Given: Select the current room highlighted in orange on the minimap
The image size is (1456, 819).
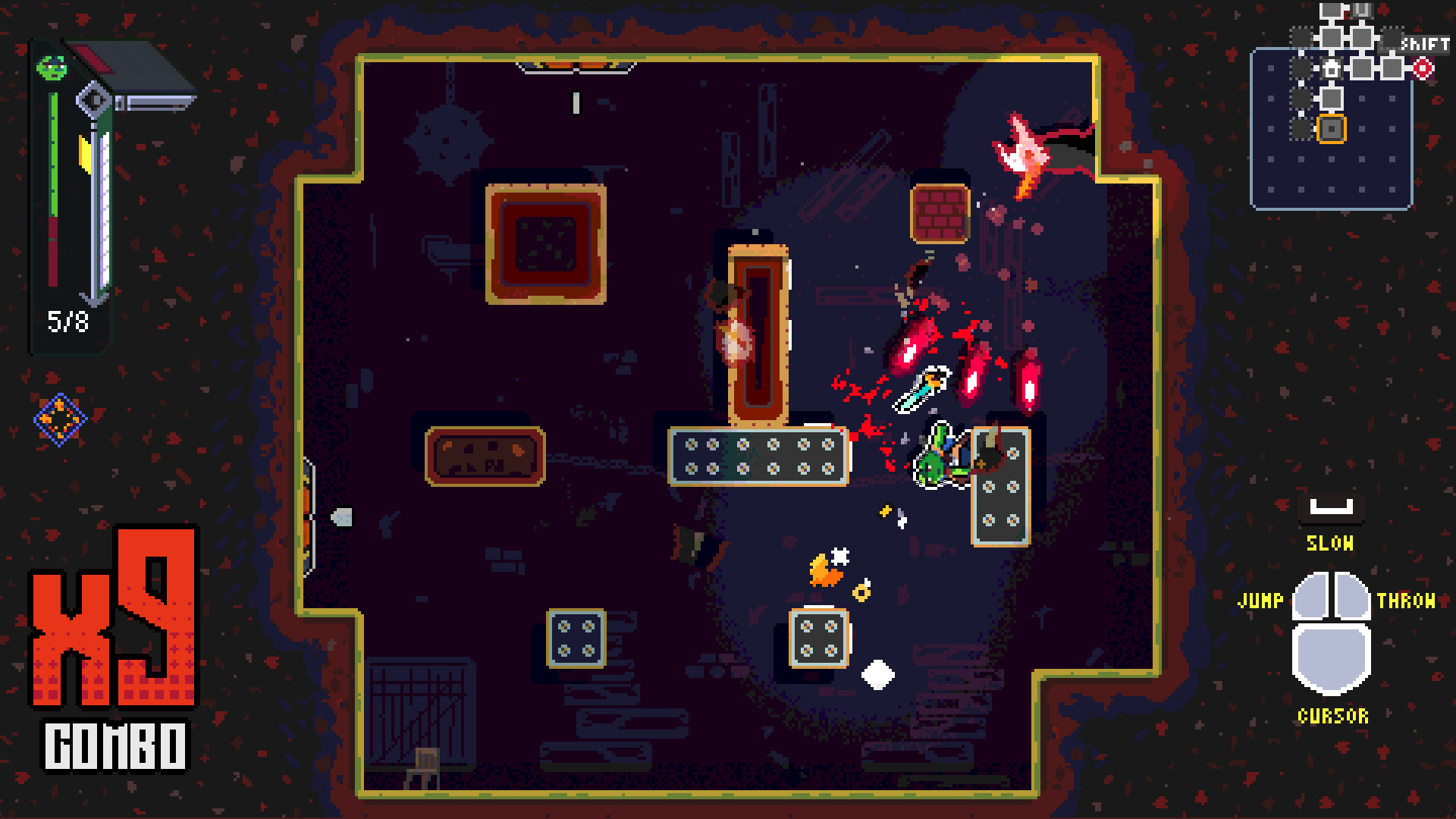Looking at the screenshot, I should [1332, 129].
